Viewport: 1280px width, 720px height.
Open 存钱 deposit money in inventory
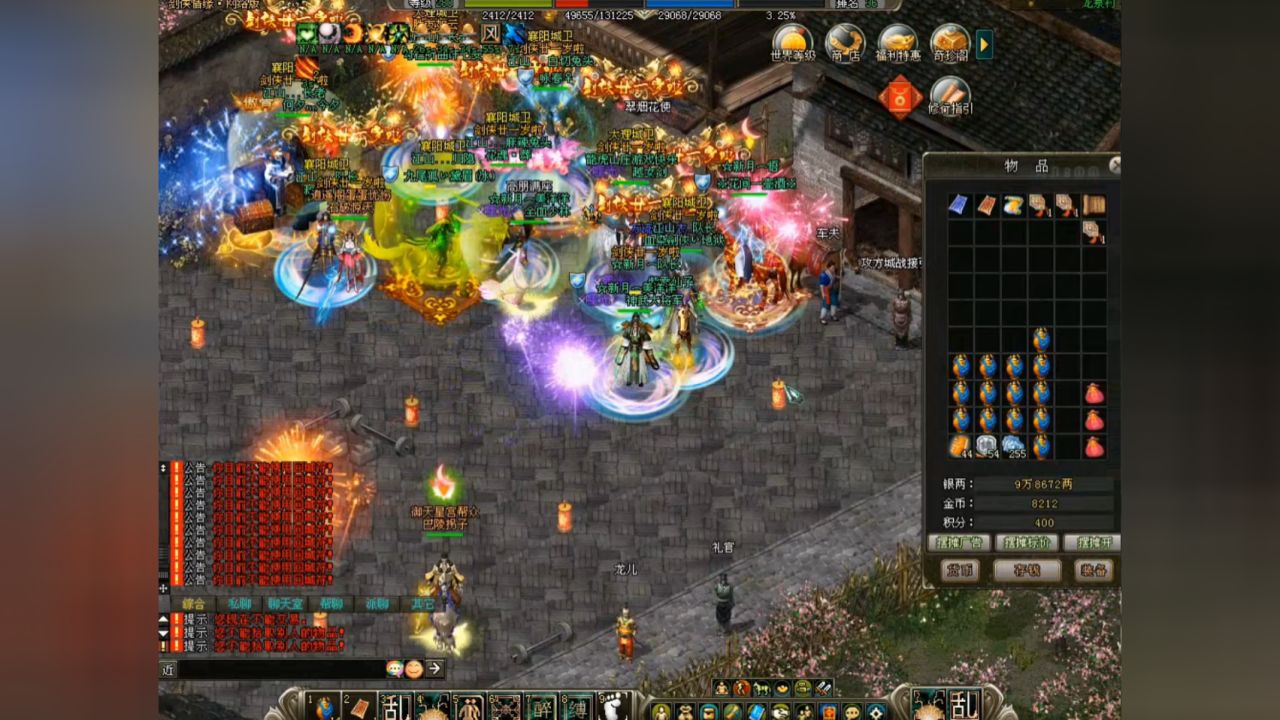pos(1026,570)
